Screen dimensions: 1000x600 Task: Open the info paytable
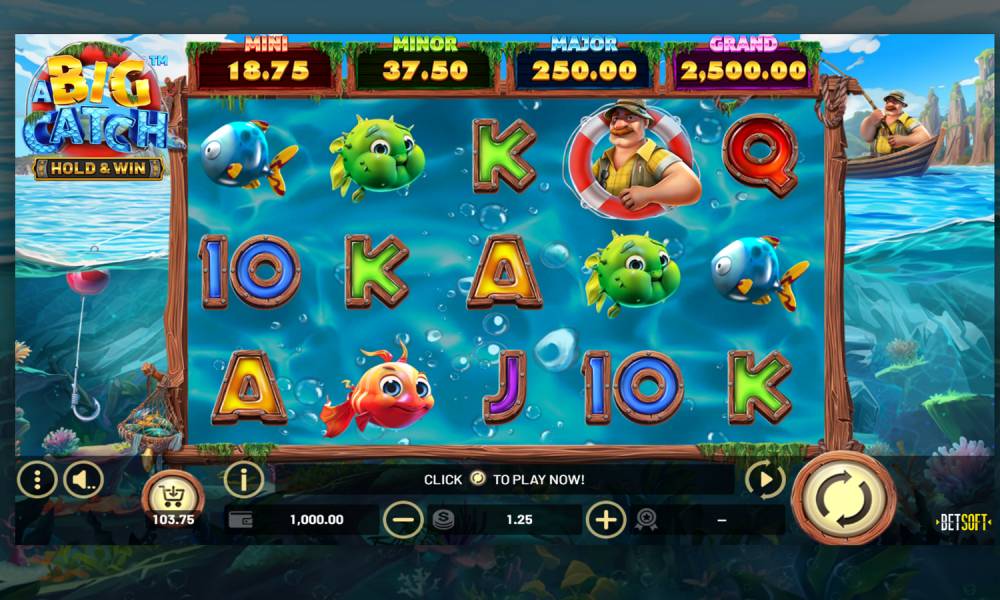[x=244, y=479]
